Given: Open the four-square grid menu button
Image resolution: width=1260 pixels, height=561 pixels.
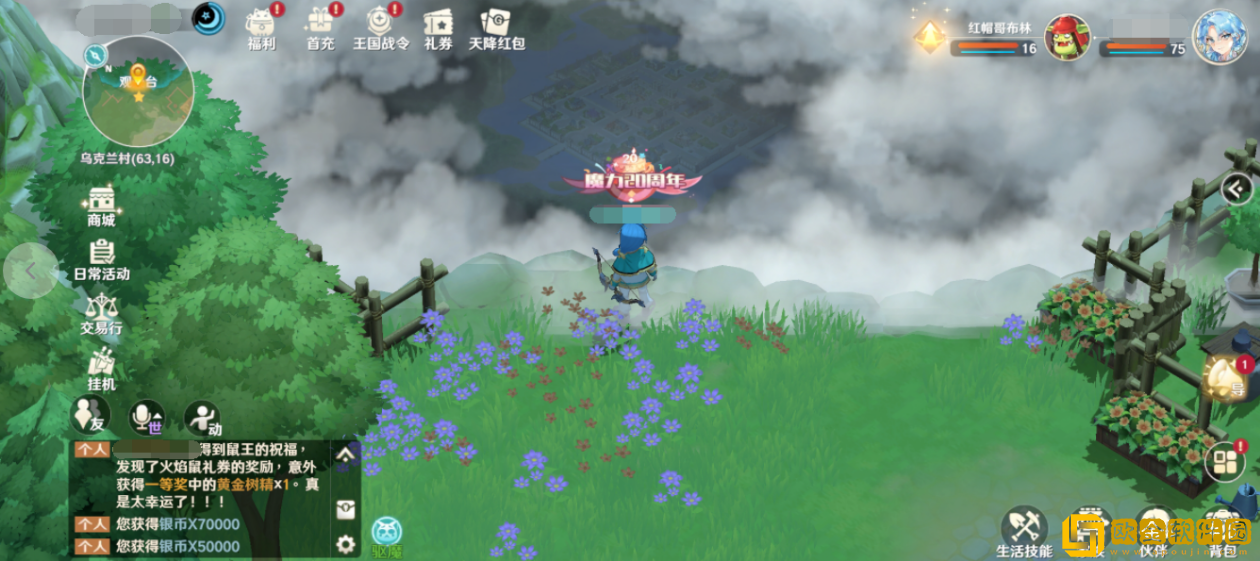Looking at the screenshot, I should [1225, 461].
